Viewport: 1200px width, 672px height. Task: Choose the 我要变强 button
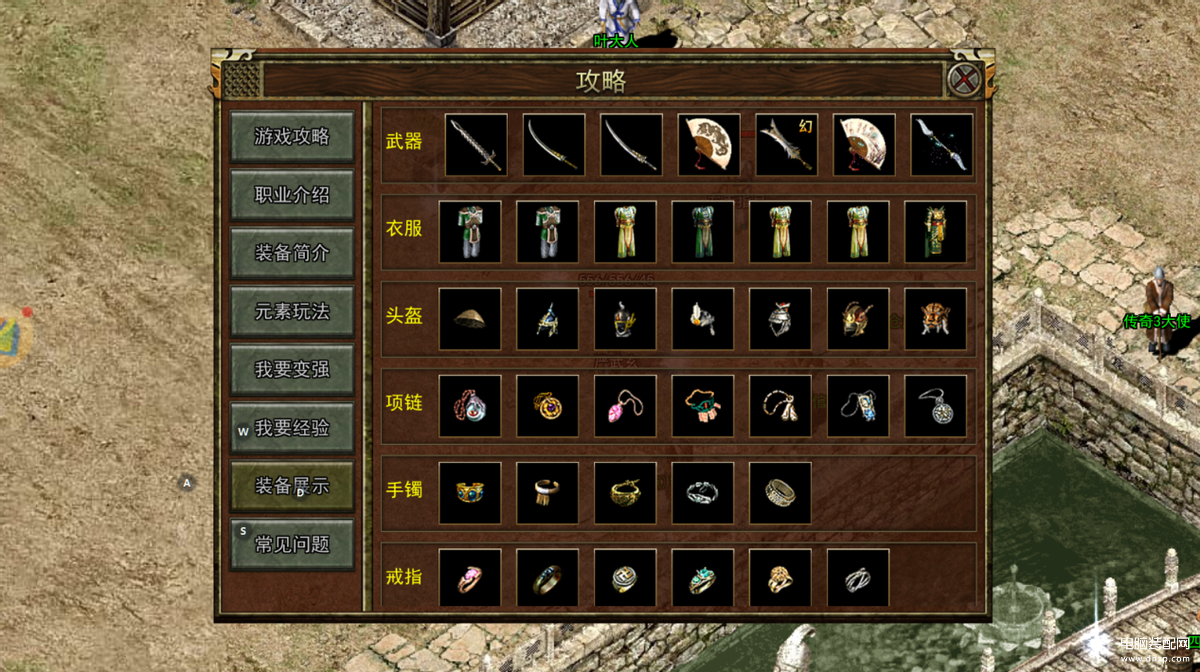coord(291,369)
